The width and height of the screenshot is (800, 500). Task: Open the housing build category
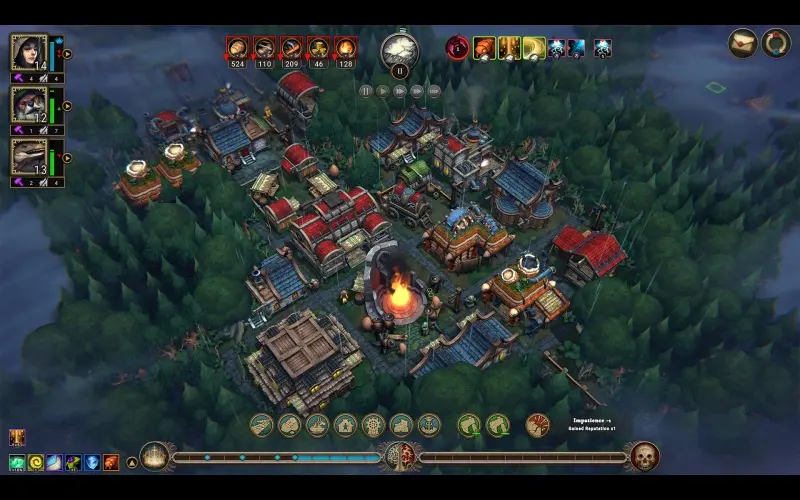tap(346, 425)
